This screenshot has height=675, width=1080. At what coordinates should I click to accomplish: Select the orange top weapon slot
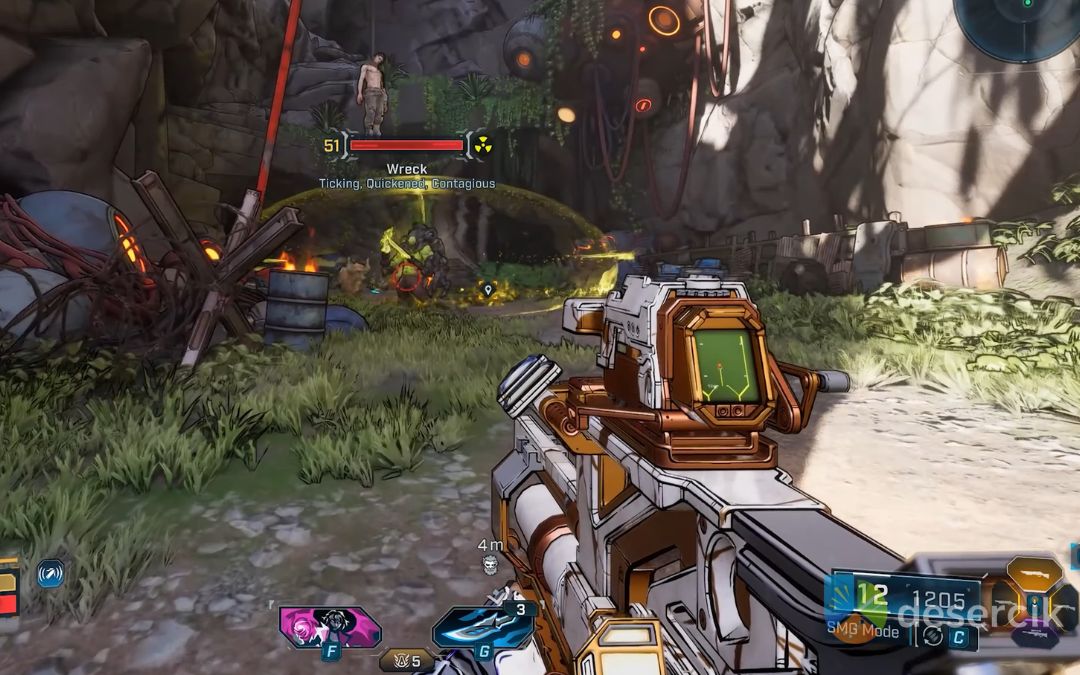coord(1034,575)
